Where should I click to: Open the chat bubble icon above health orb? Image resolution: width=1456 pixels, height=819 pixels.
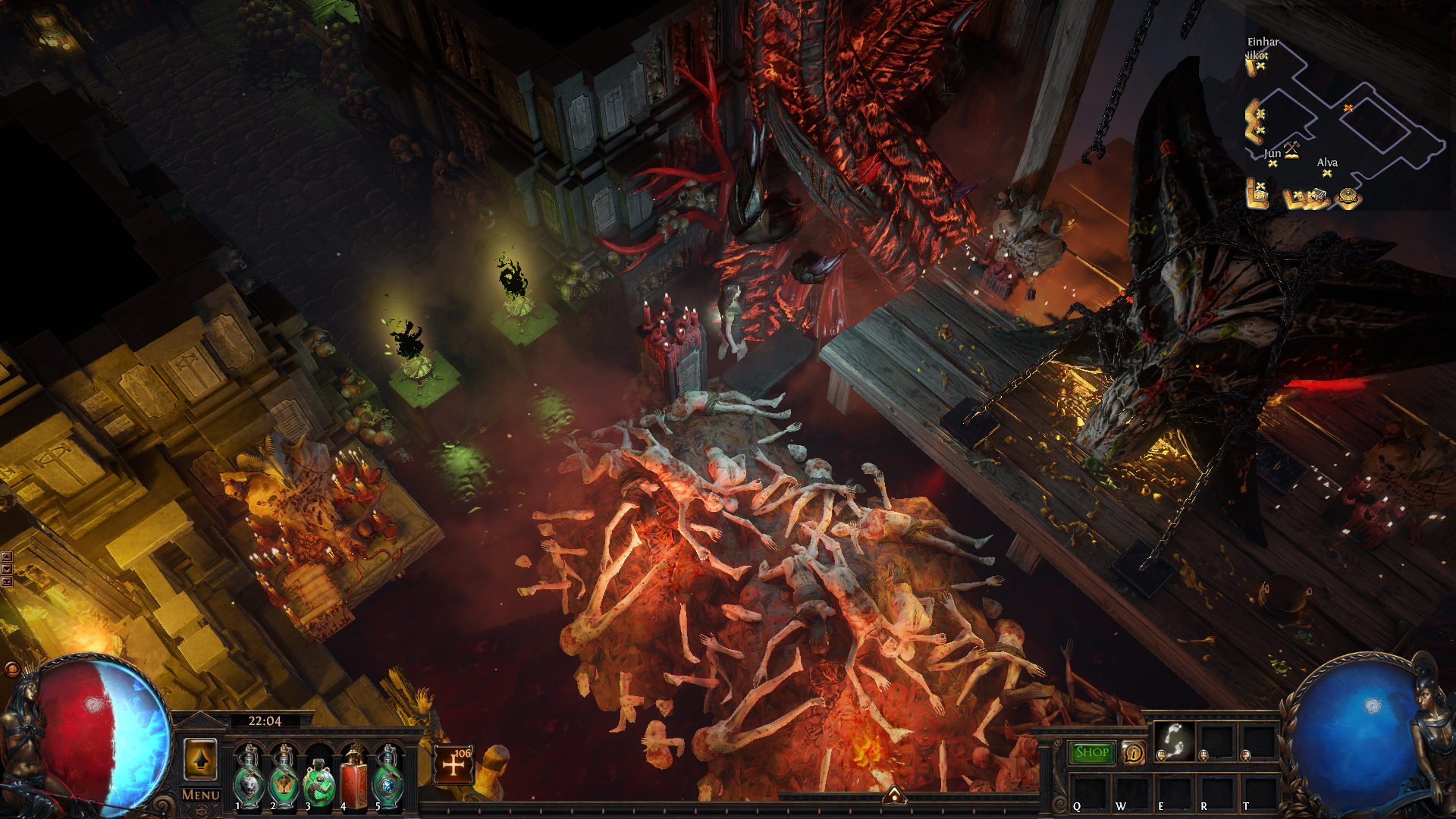coord(12,669)
